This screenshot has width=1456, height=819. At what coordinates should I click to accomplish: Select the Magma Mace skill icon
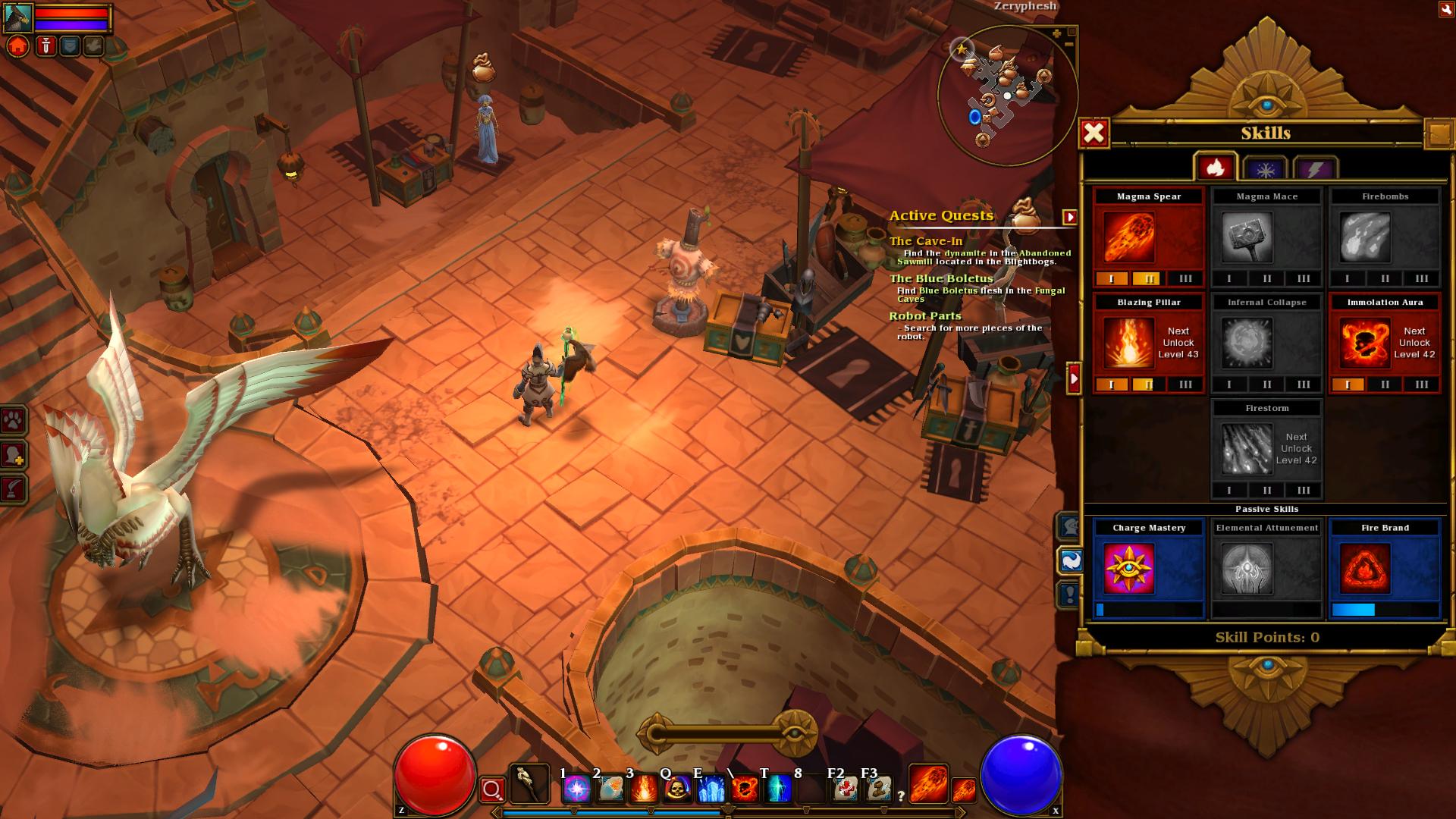[1247, 237]
